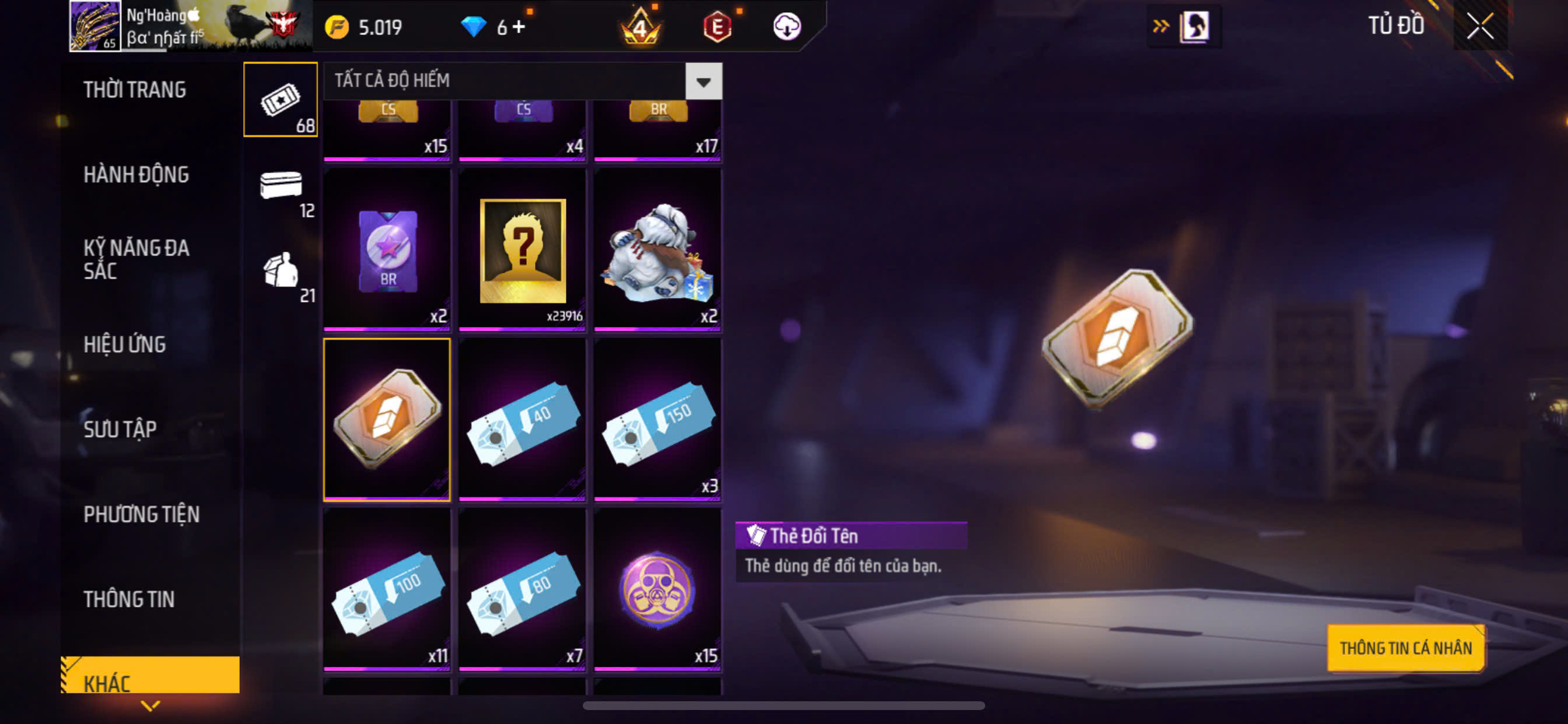This screenshot has width=1568, height=724.
Task: Open the Thời Trang category
Action: 135,89
